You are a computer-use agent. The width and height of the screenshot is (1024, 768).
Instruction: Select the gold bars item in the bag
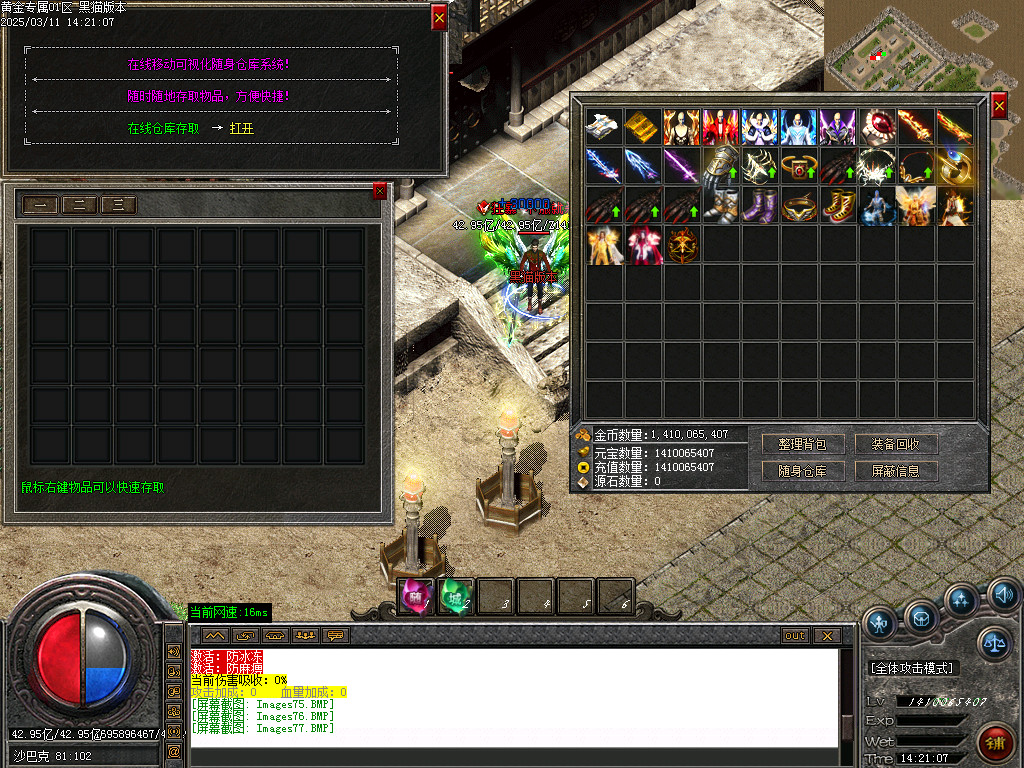click(x=642, y=127)
